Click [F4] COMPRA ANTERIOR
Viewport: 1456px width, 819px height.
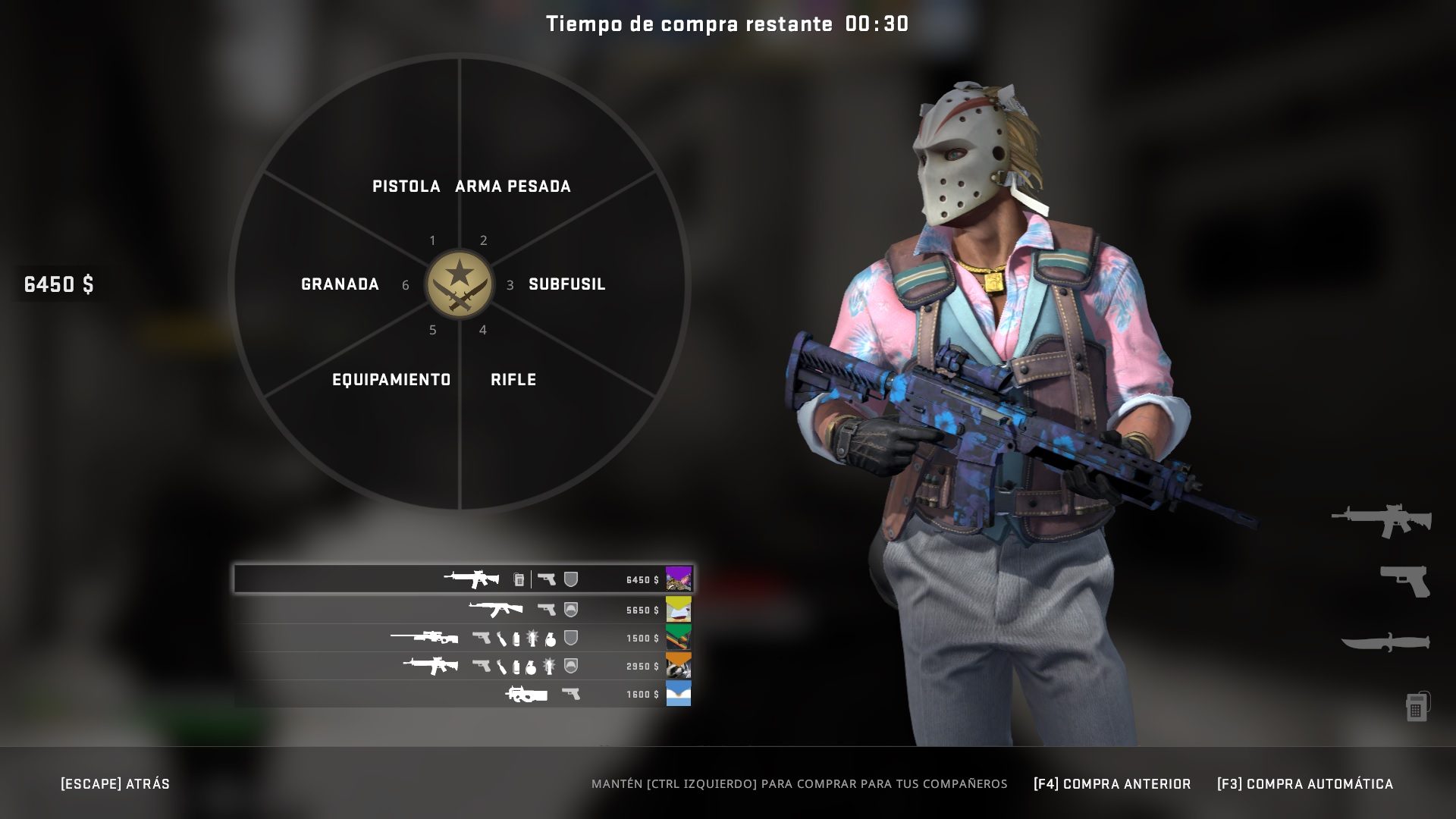pos(1112,784)
